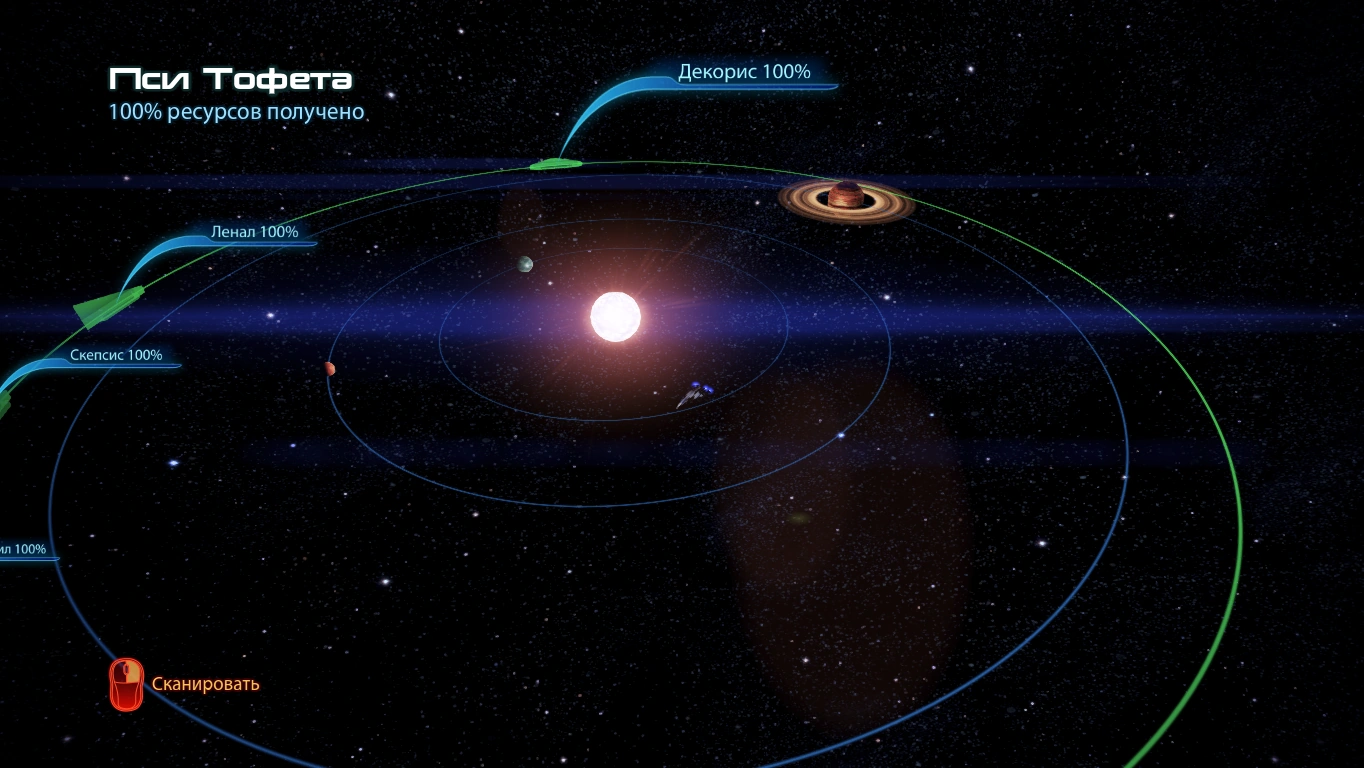Select the ringed gas giant on the map
This screenshot has width=1364, height=768.
846,199
